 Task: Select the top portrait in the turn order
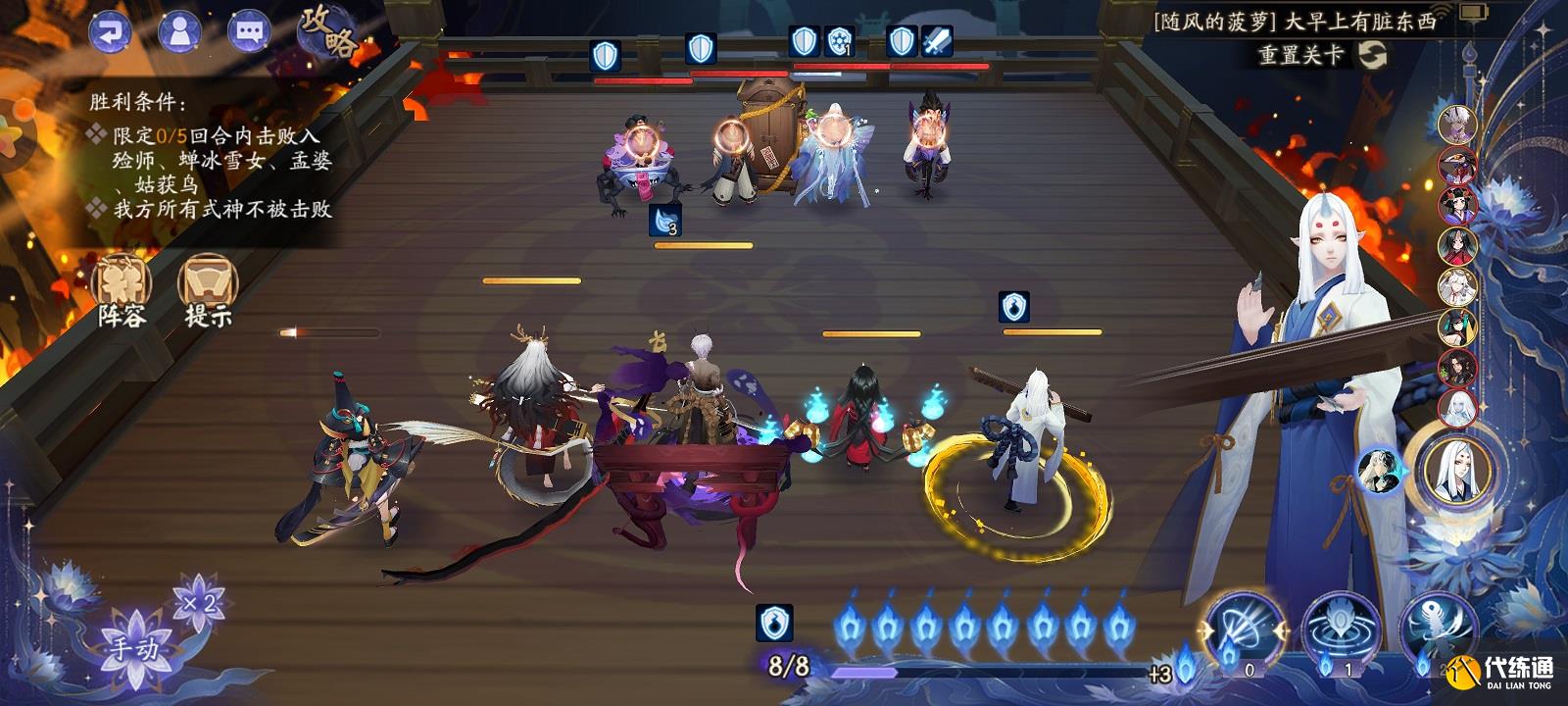click(1457, 126)
